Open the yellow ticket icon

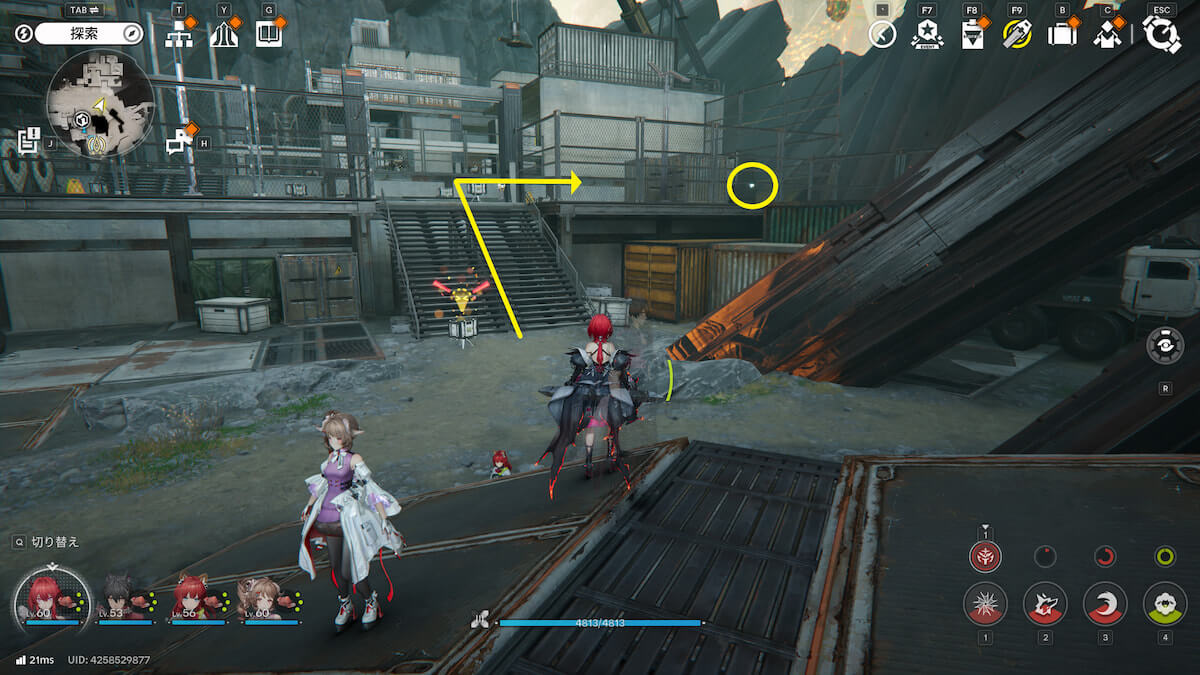coord(1017,35)
